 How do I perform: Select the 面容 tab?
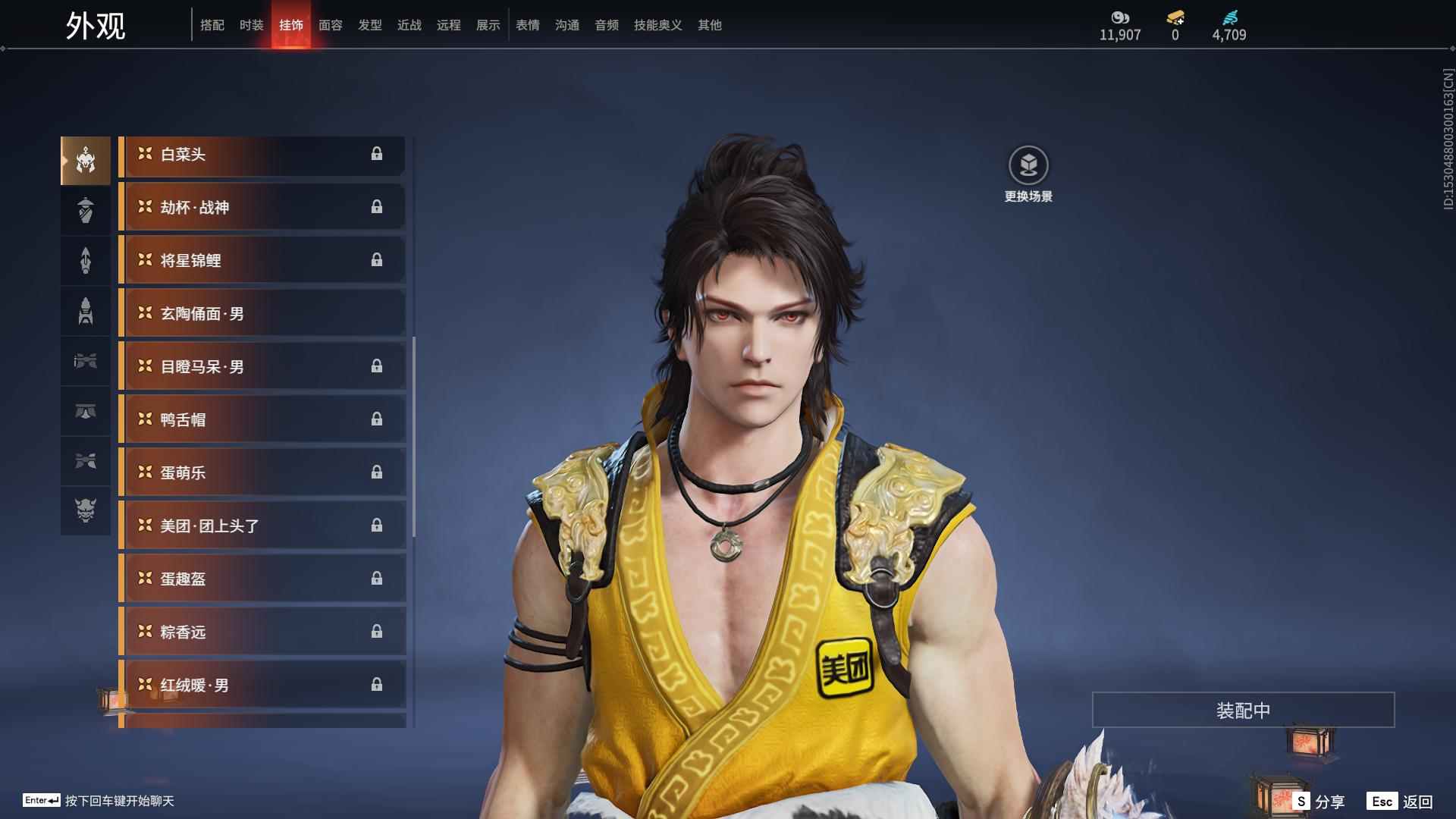pyautogui.click(x=330, y=25)
